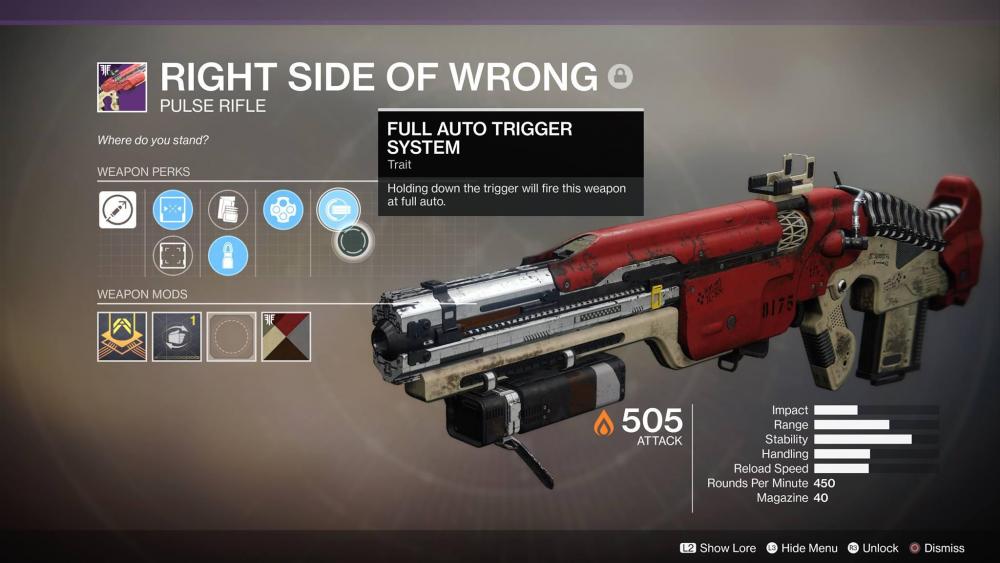Select the Full Auto Trigger System trait
1000x563 pixels.
[x=337, y=211]
